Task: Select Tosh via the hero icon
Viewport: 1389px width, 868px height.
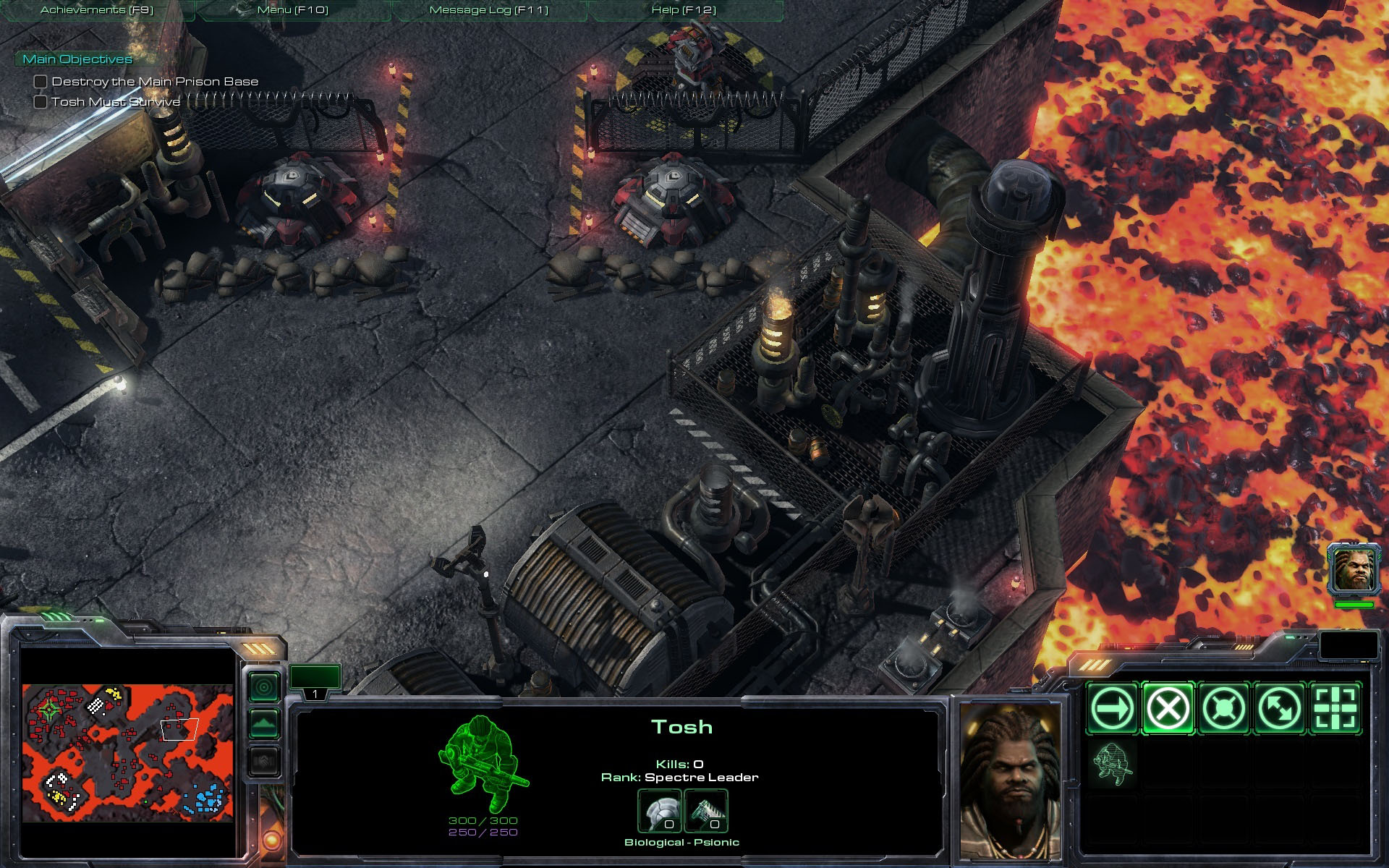Action: pos(1354,569)
